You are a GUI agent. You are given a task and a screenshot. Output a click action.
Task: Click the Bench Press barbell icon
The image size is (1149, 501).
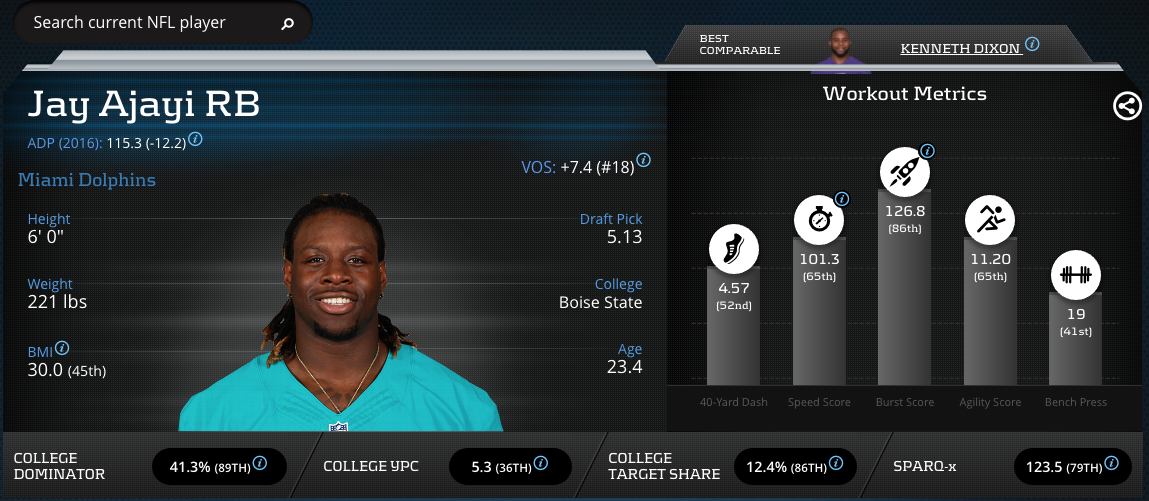[1075, 275]
